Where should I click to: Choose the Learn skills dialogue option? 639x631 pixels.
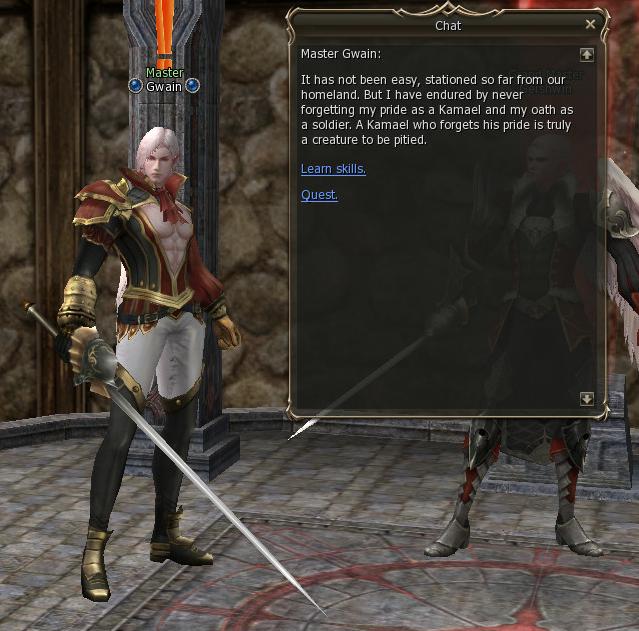(x=333, y=169)
